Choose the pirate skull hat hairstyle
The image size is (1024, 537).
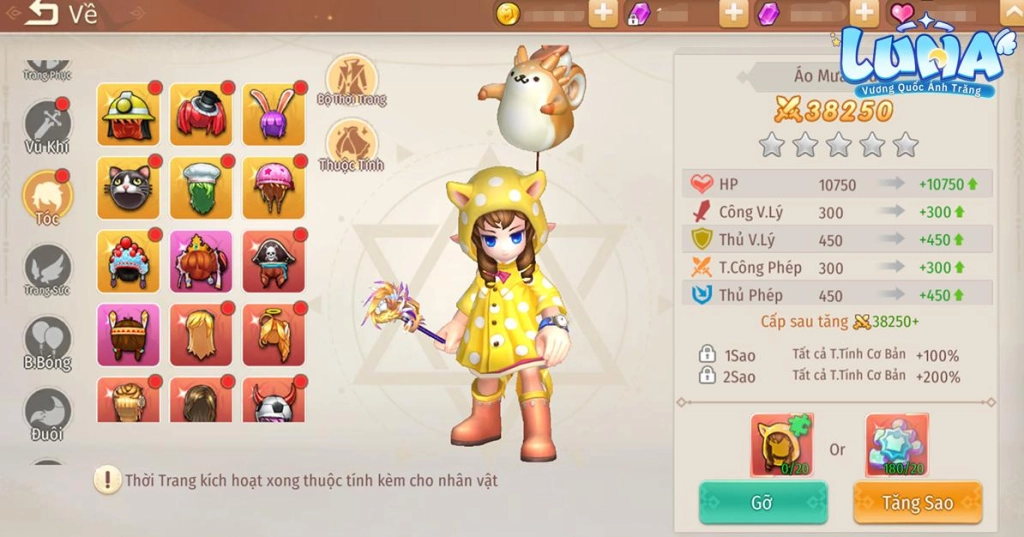coord(273,261)
